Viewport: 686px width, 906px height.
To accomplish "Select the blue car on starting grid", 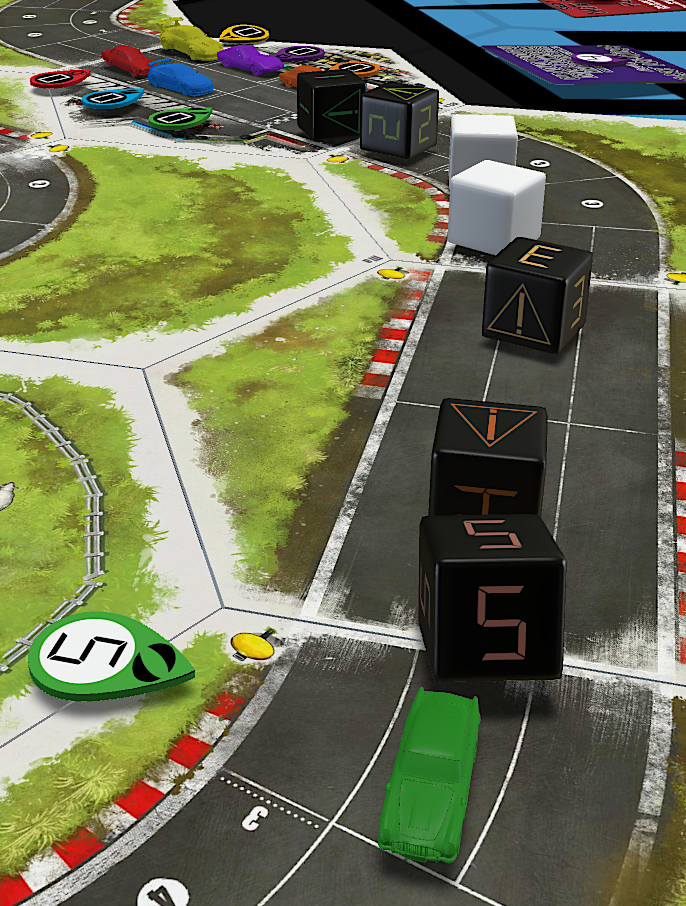I will [x=180, y=78].
